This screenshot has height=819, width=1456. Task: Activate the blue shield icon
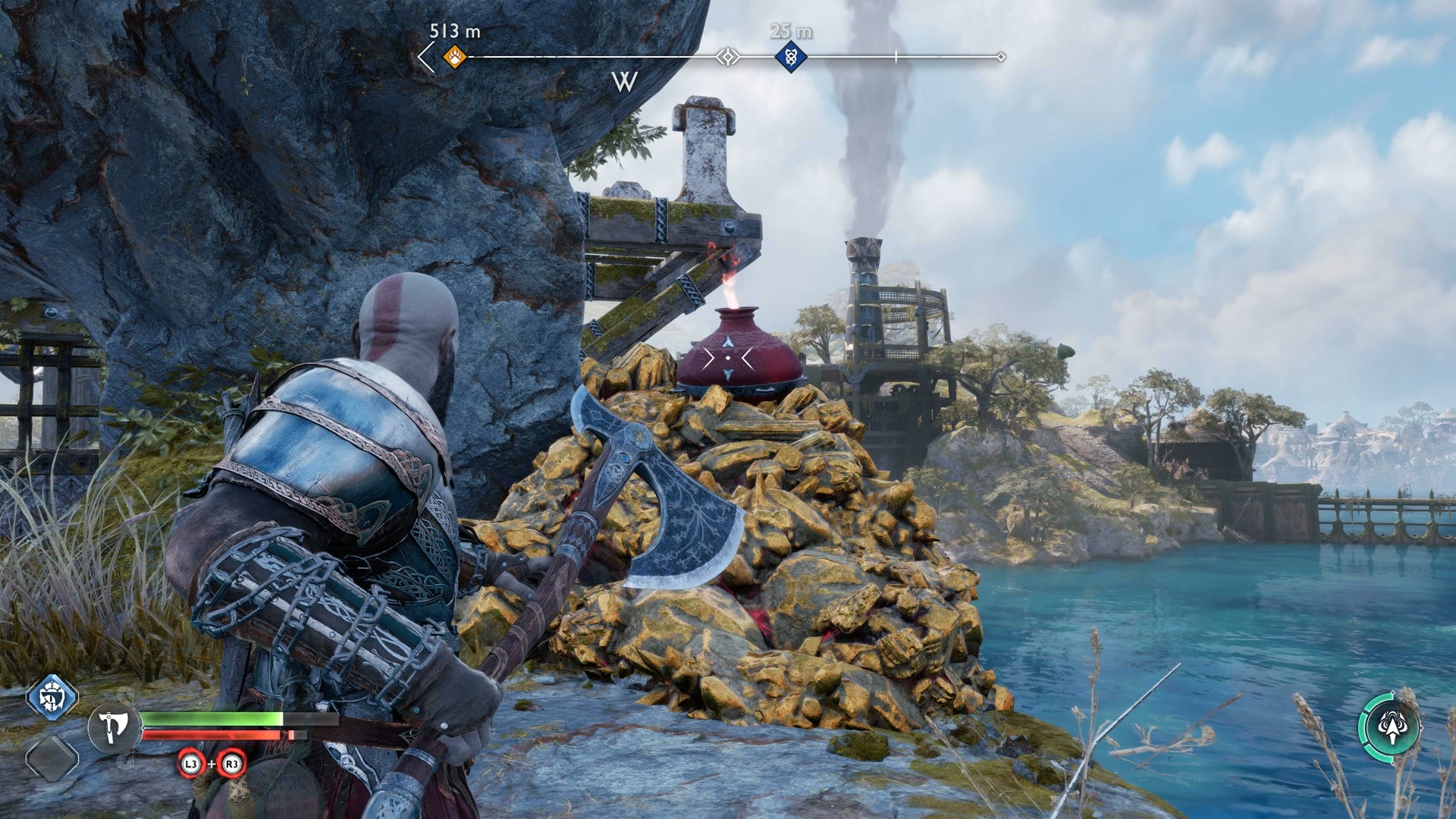pos(52,697)
